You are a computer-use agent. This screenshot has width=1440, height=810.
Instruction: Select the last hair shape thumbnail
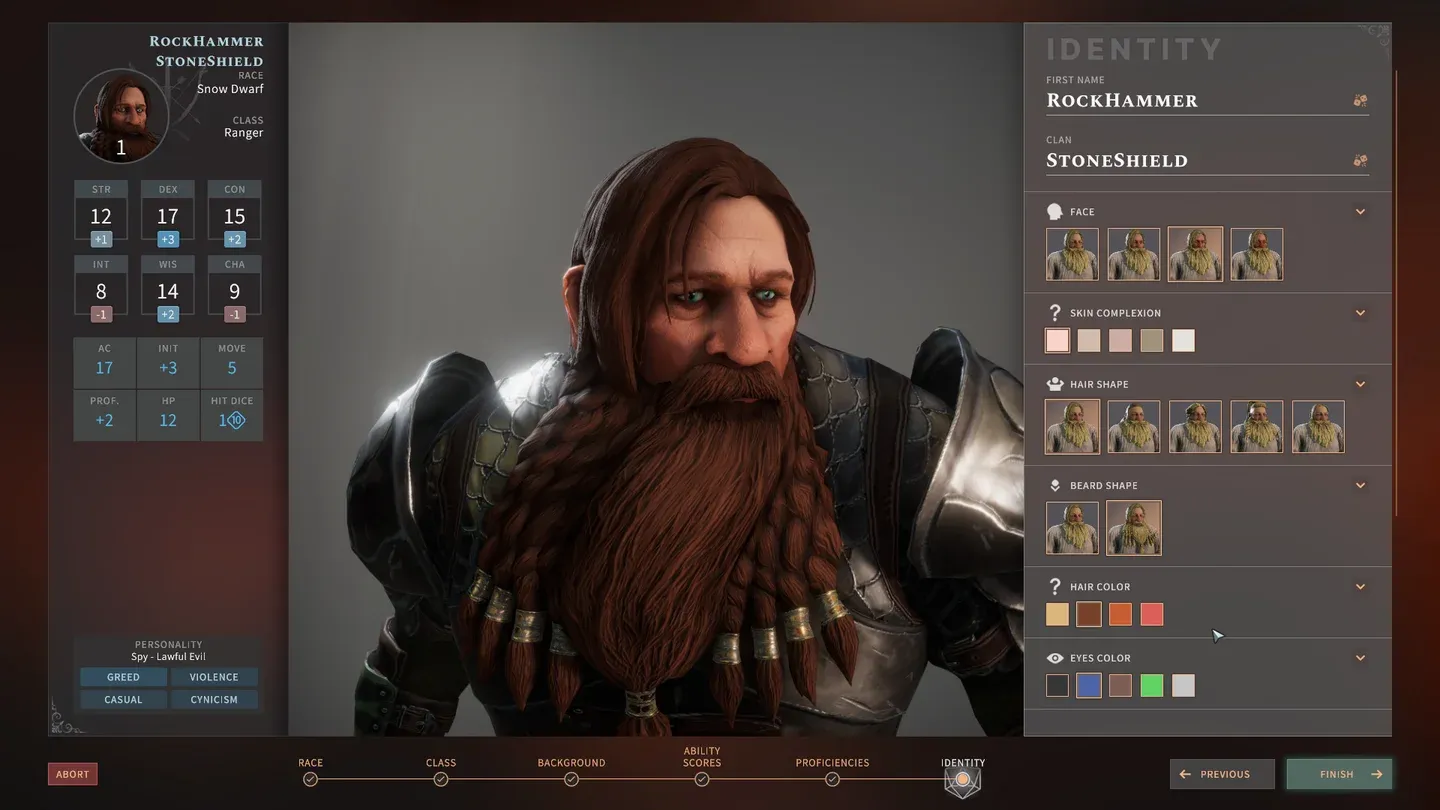pyautogui.click(x=1318, y=427)
